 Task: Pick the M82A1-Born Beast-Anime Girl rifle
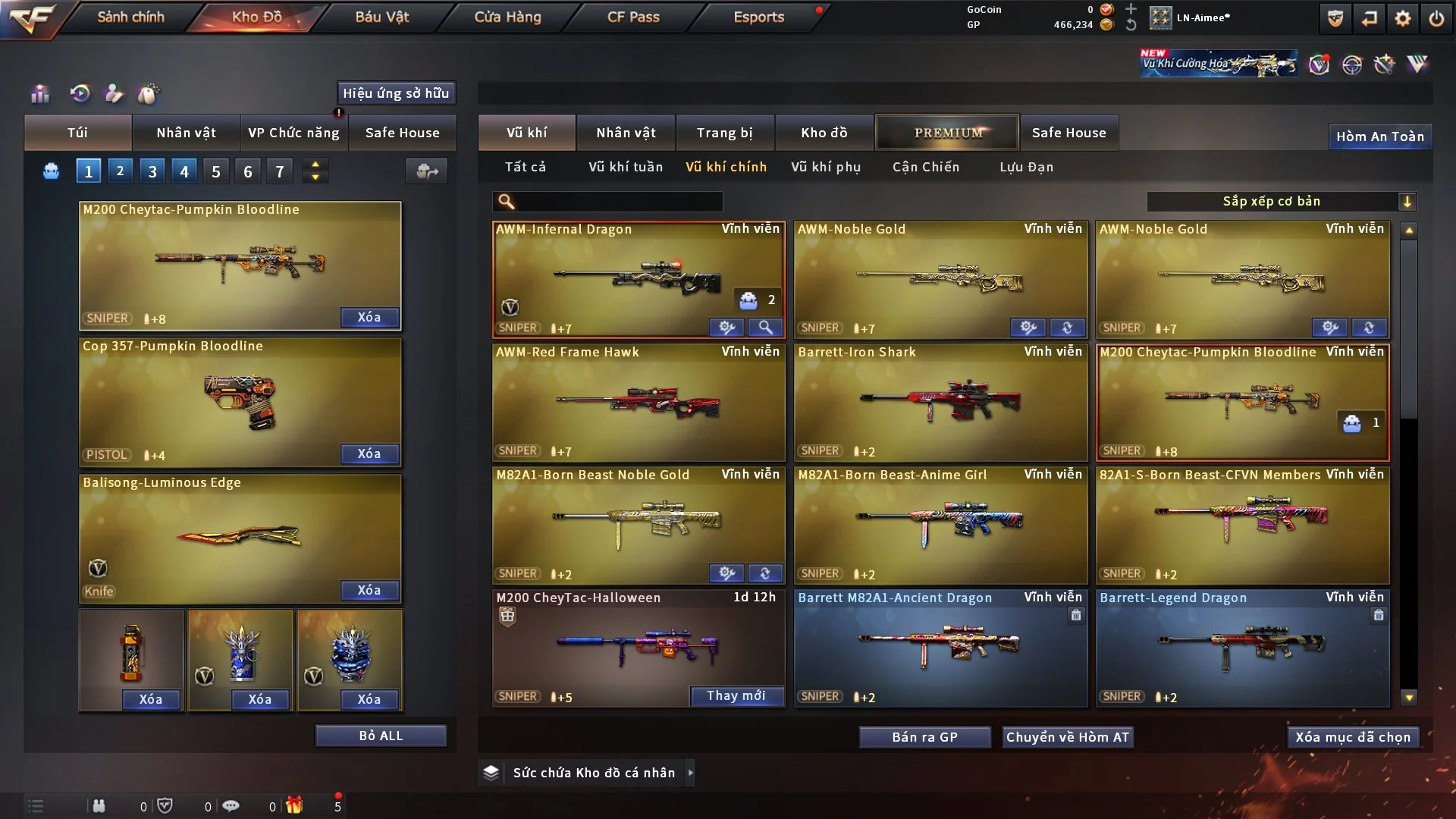click(x=940, y=525)
